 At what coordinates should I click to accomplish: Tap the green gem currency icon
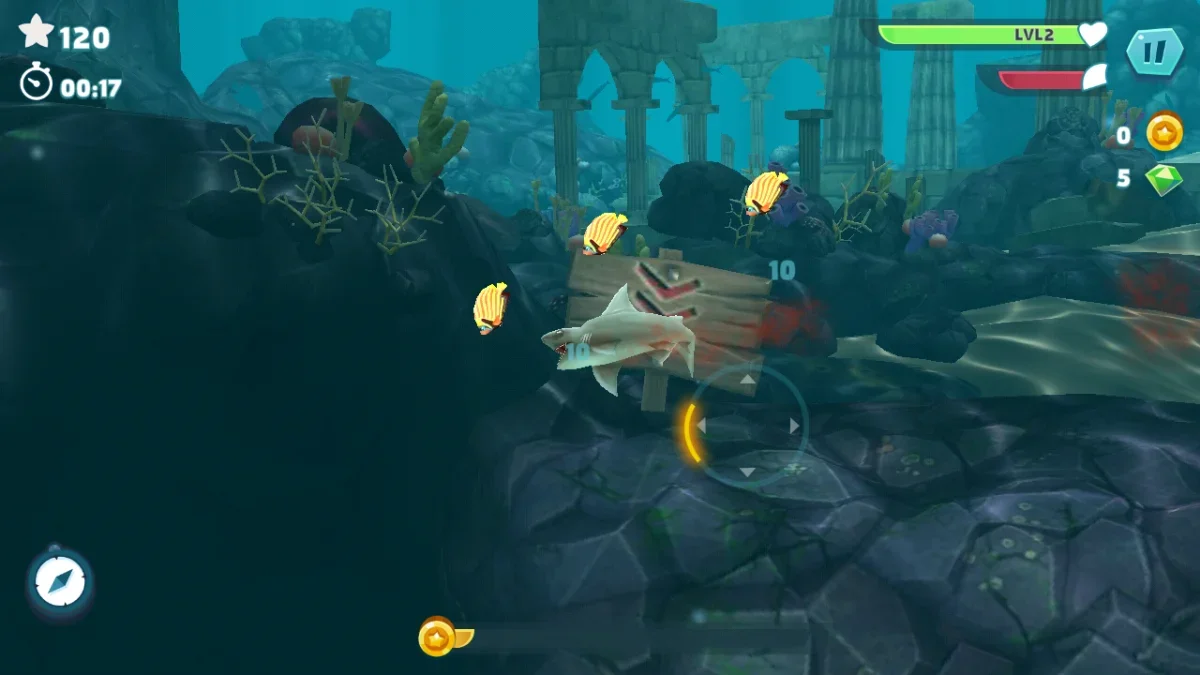(x=1163, y=179)
